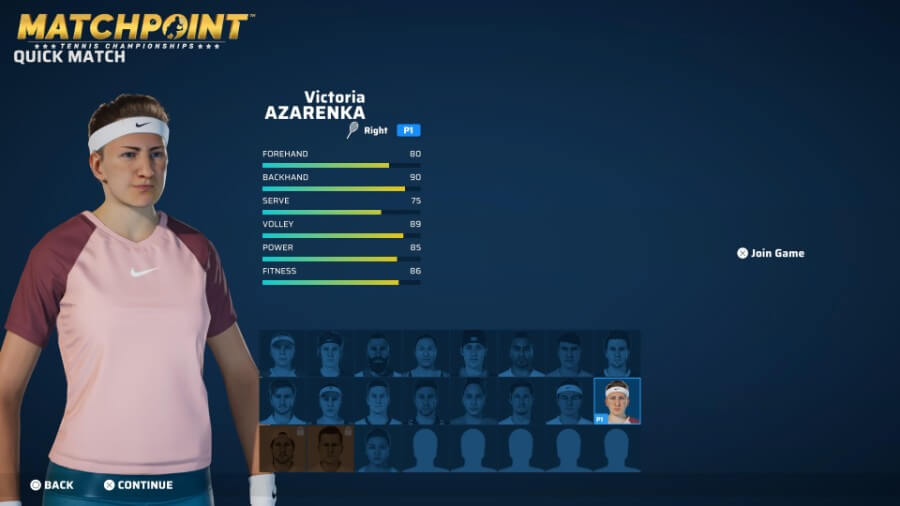Choose the highlighted Azarenka portrait marked P1
The height and width of the screenshot is (506, 900).
pos(617,401)
